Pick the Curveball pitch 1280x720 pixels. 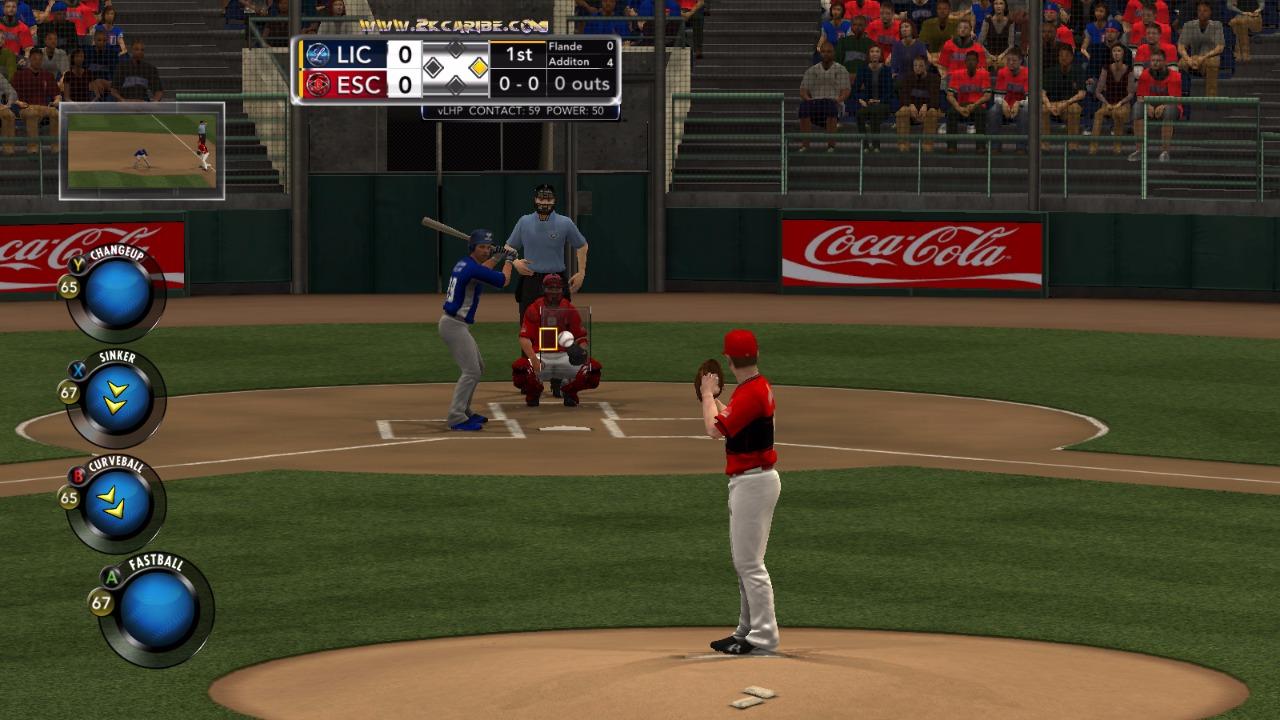[116, 503]
